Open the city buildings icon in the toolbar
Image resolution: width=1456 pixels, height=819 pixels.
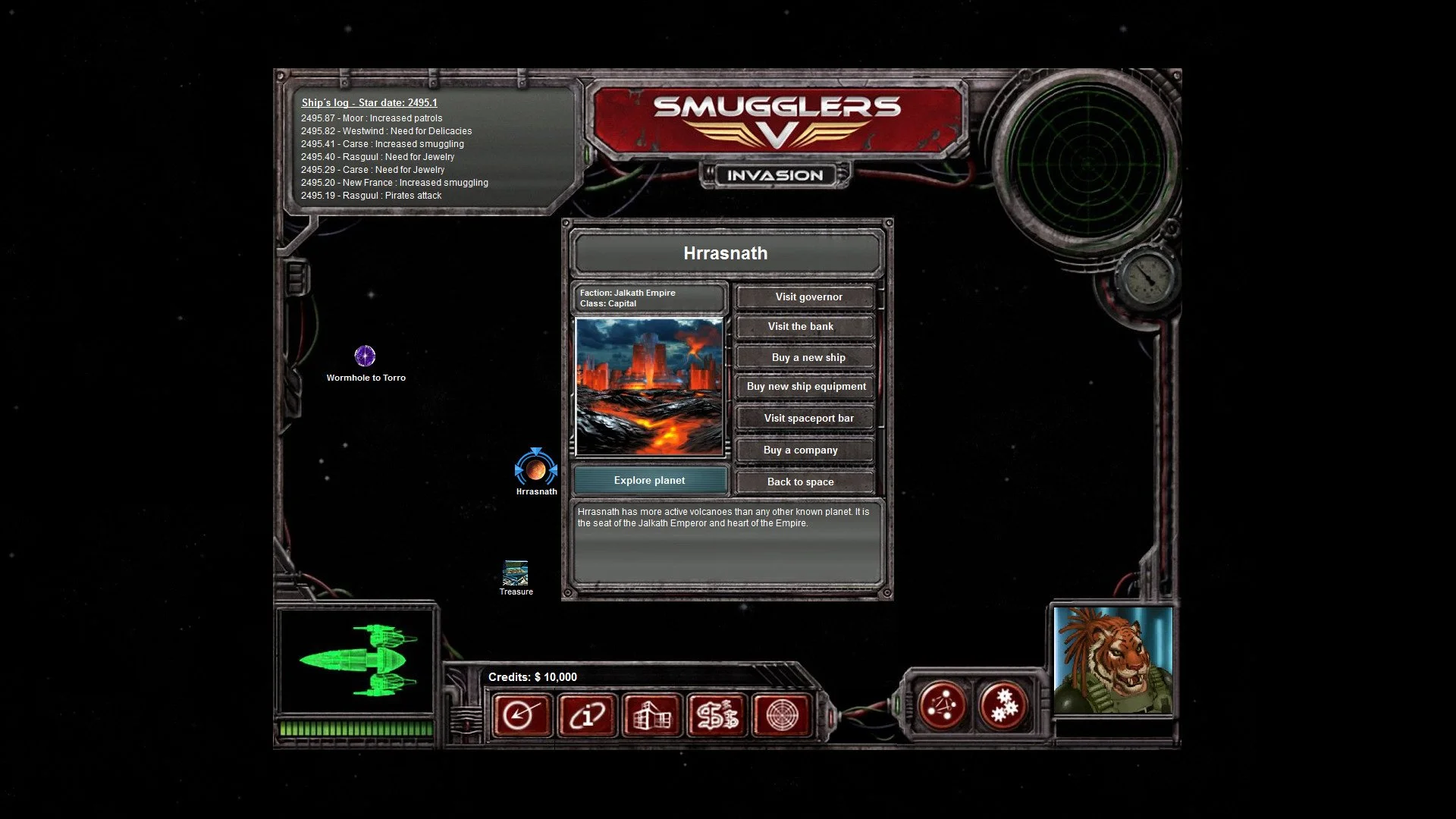(x=651, y=715)
